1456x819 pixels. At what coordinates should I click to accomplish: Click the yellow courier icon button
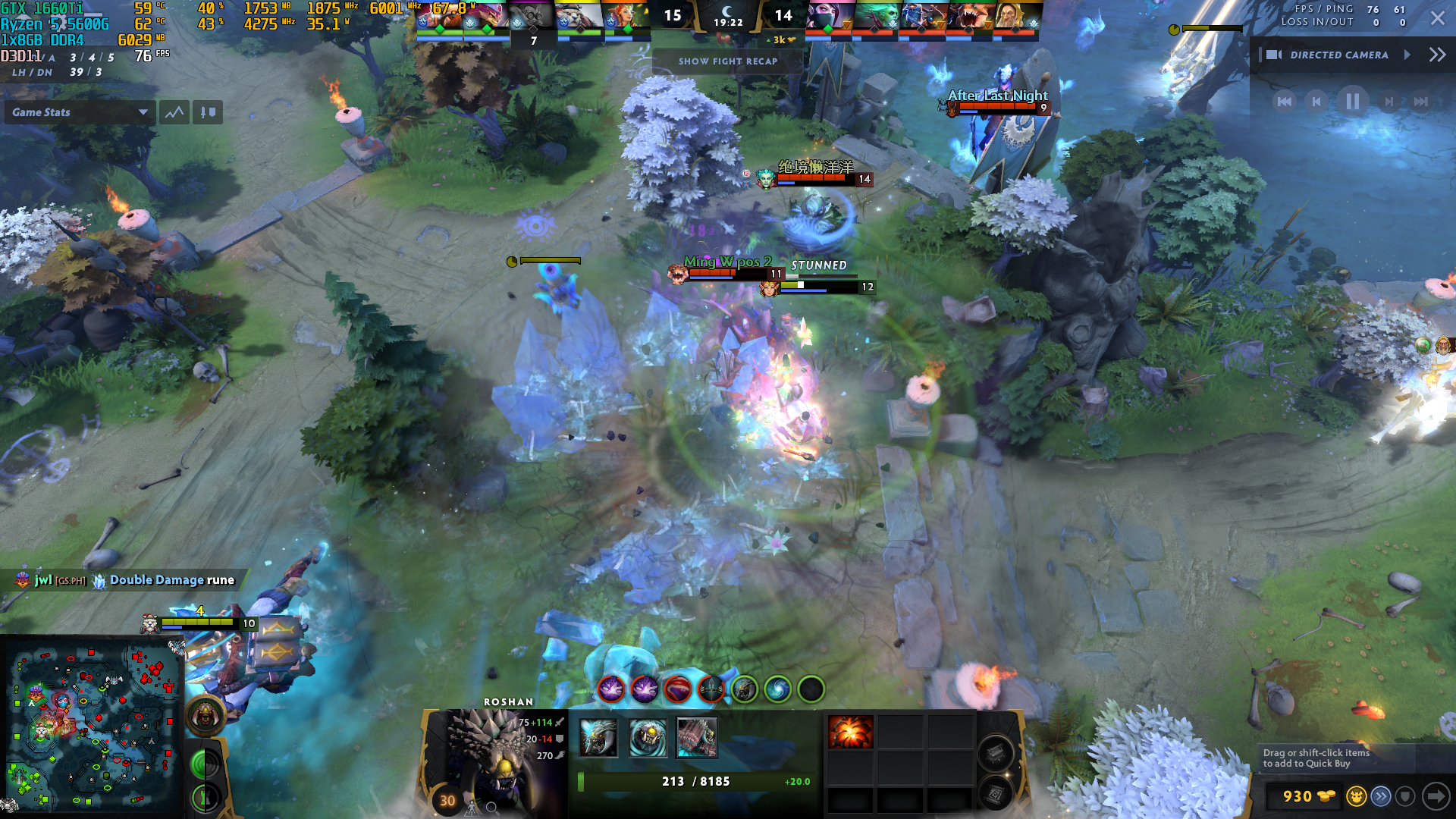coord(1356,796)
